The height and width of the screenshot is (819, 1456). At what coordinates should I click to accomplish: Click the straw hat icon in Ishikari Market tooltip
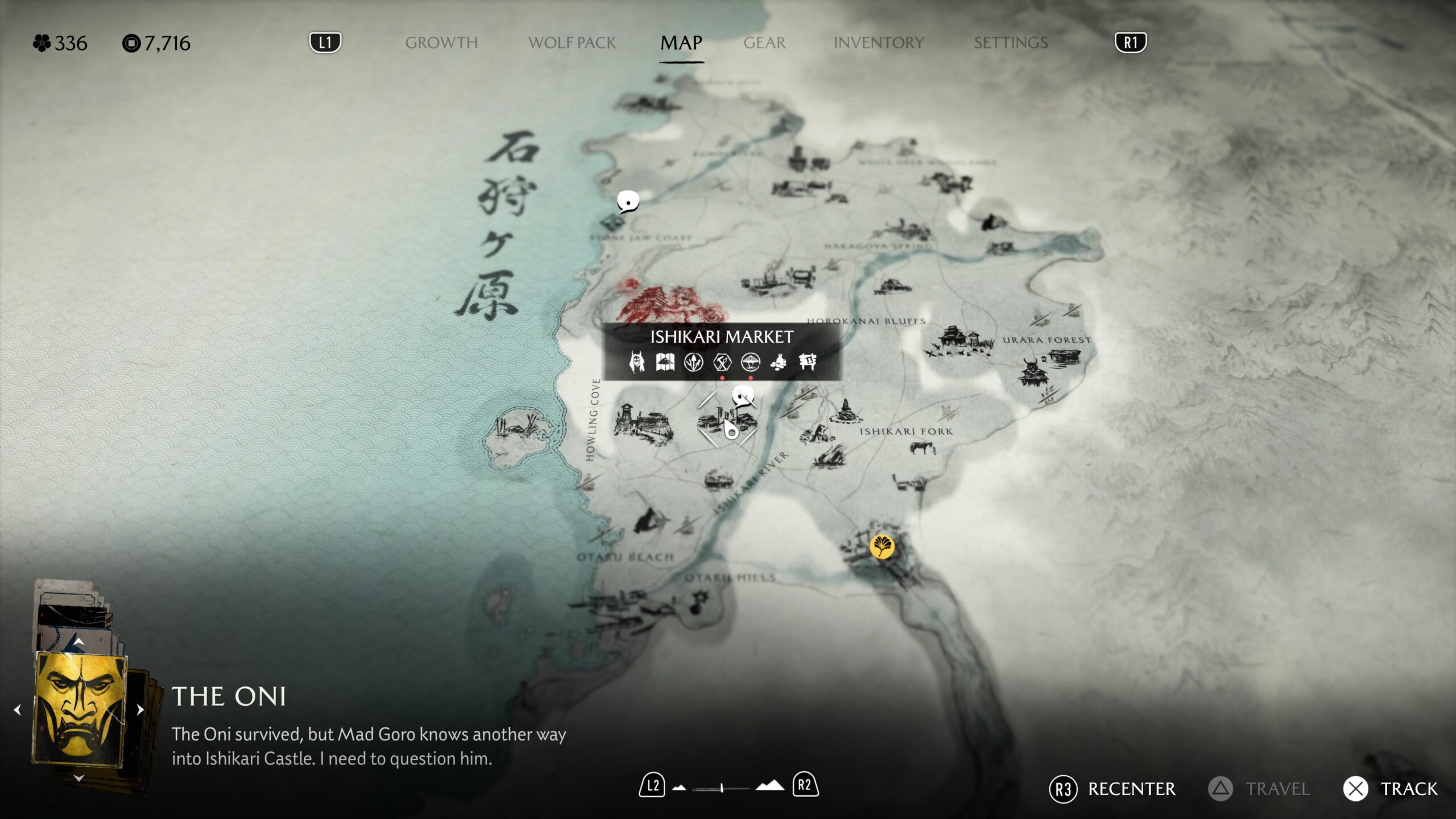(750, 362)
